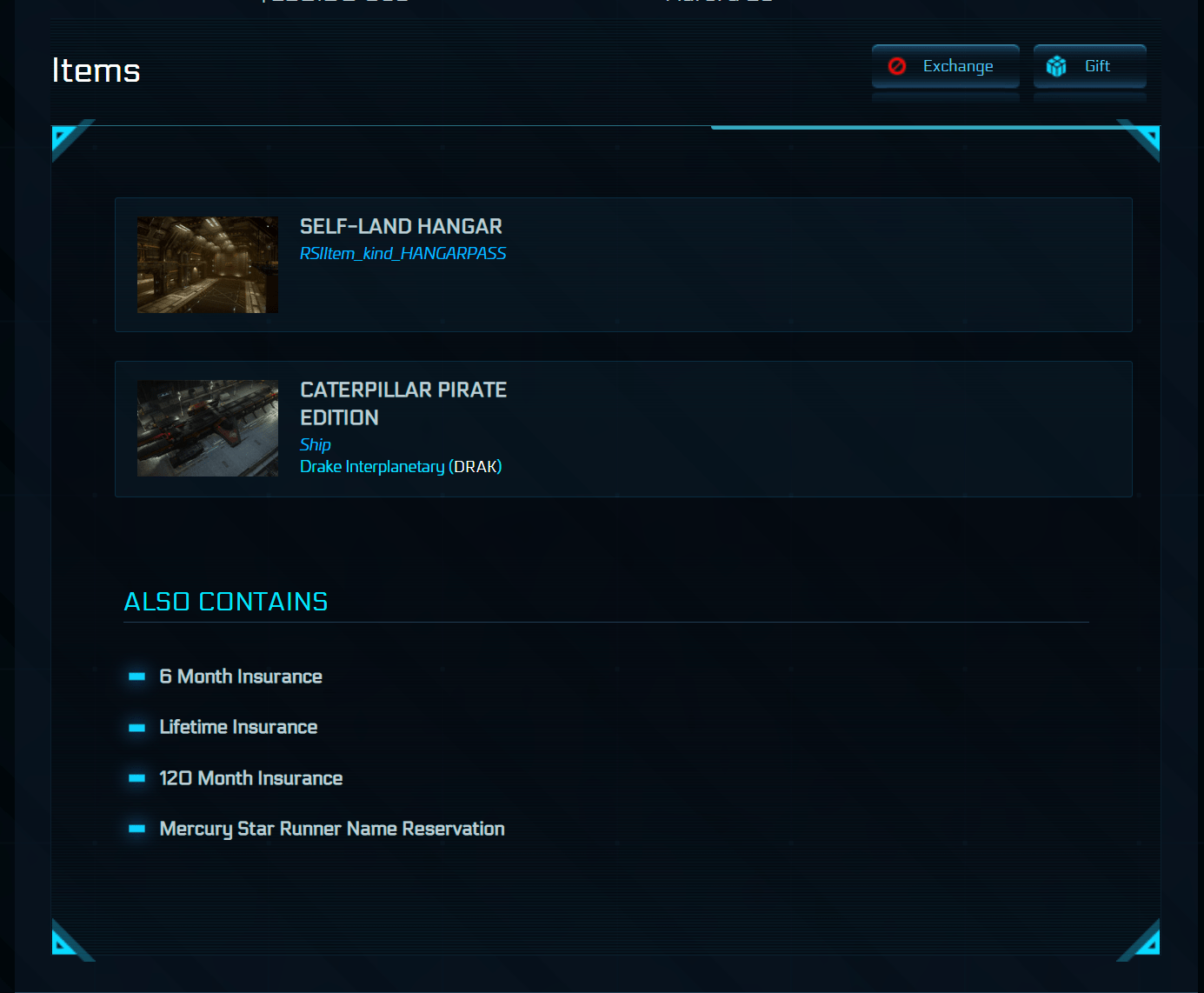Open the RSIItem_kind_HANGARPASS link
The height and width of the screenshot is (993, 1204).
pos(402,253)
